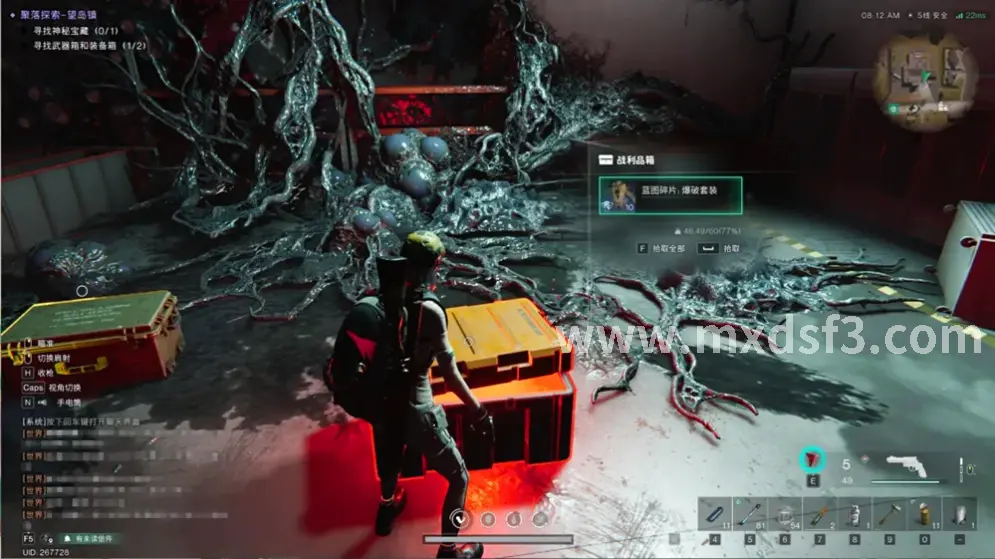Image resolution: width=995 pixels, height=559 pixels.
Task: Select the hammer hotbar slot
Action: [x=888, y=516]
